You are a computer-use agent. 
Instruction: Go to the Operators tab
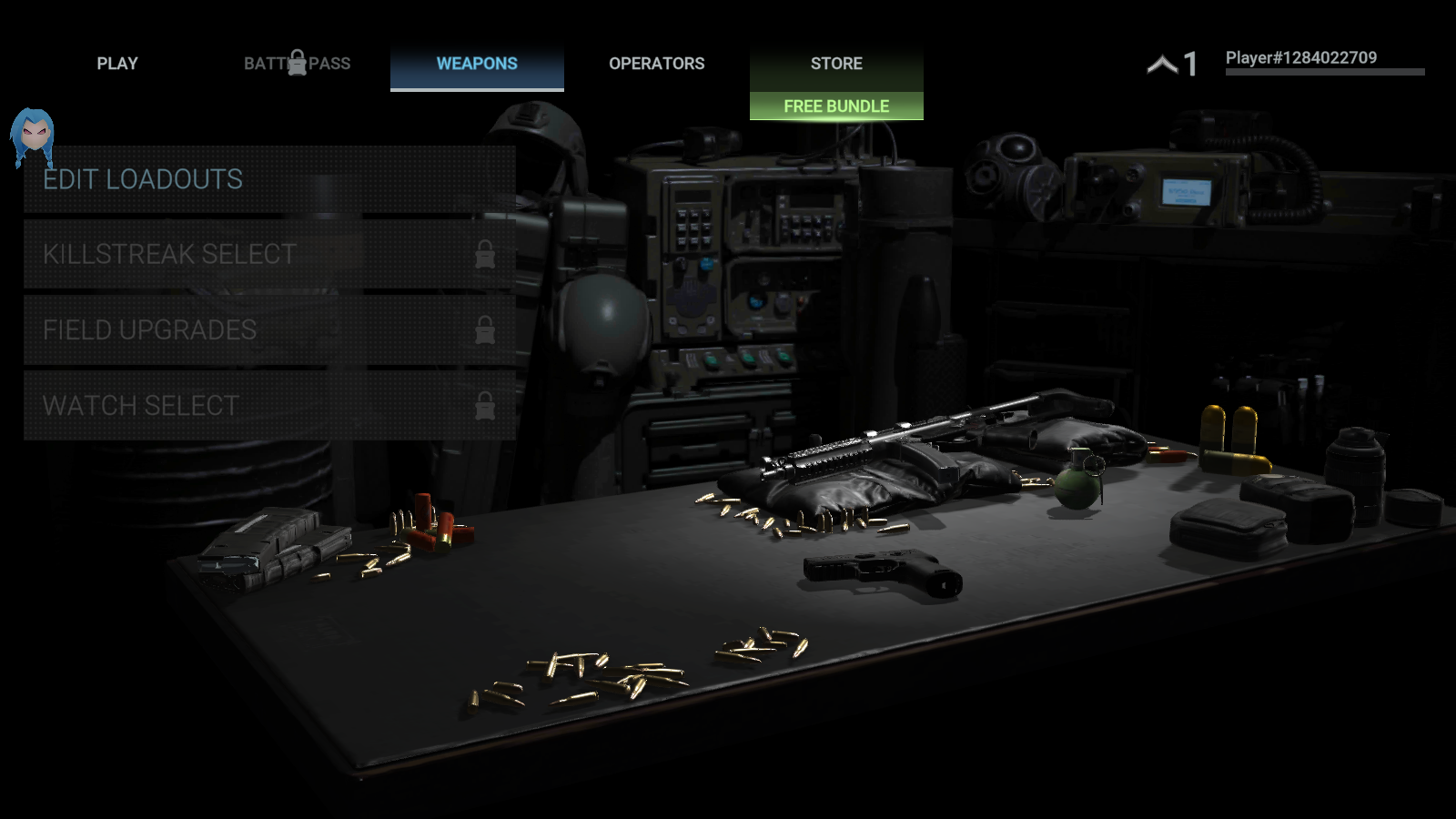656,64
